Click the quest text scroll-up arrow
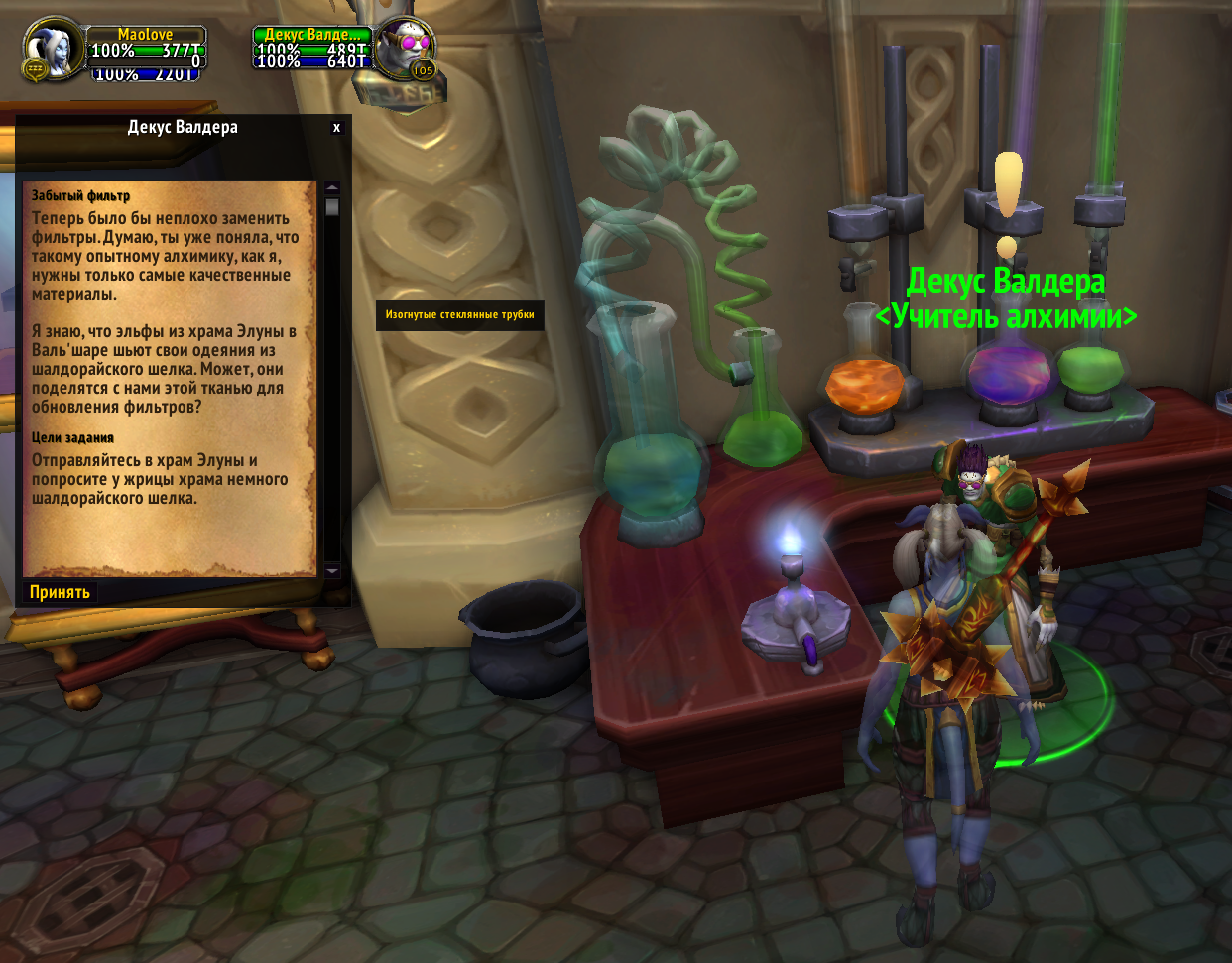Image resolution: width=1232 pixels, height=963 pixels. click(332, 187)
